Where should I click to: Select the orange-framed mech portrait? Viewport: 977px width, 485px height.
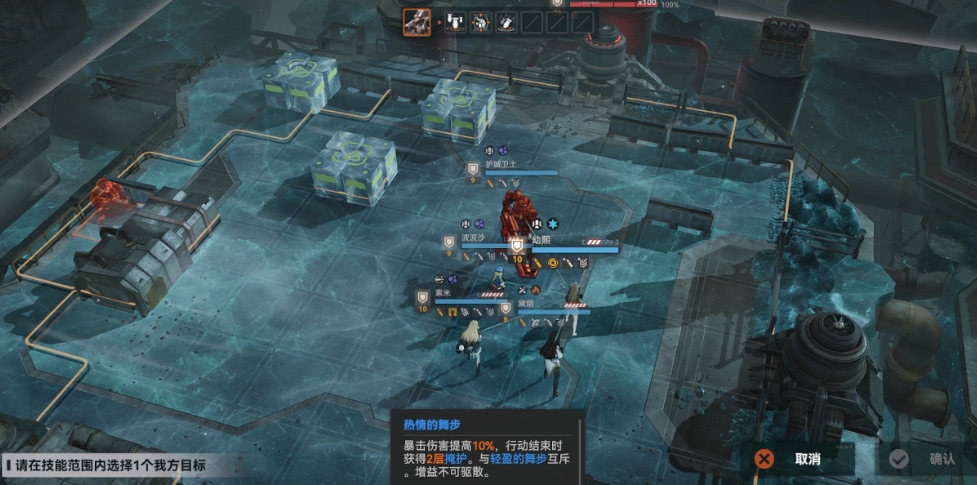click(416, 22)
